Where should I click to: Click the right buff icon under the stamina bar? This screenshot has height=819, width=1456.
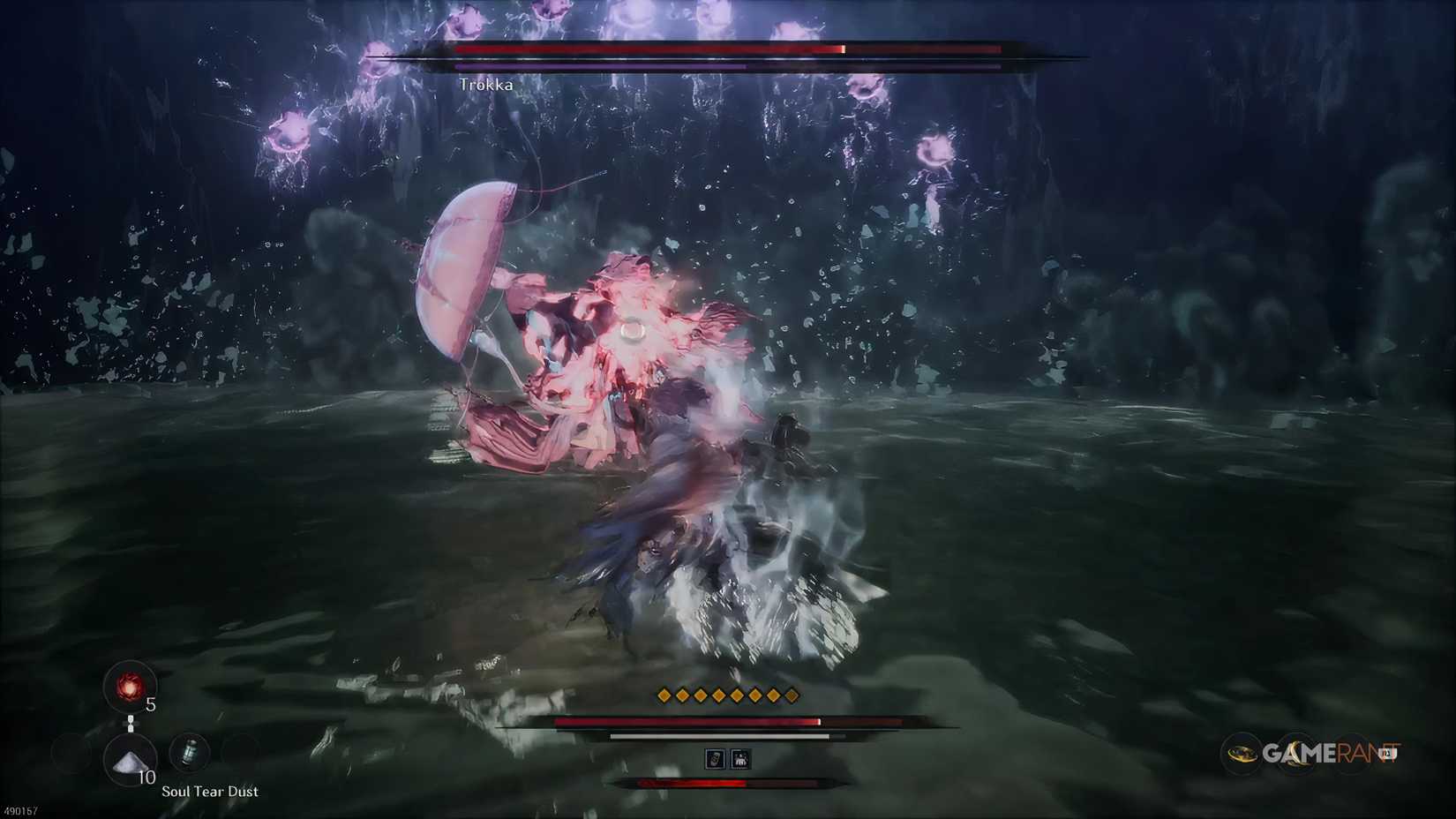740,759
